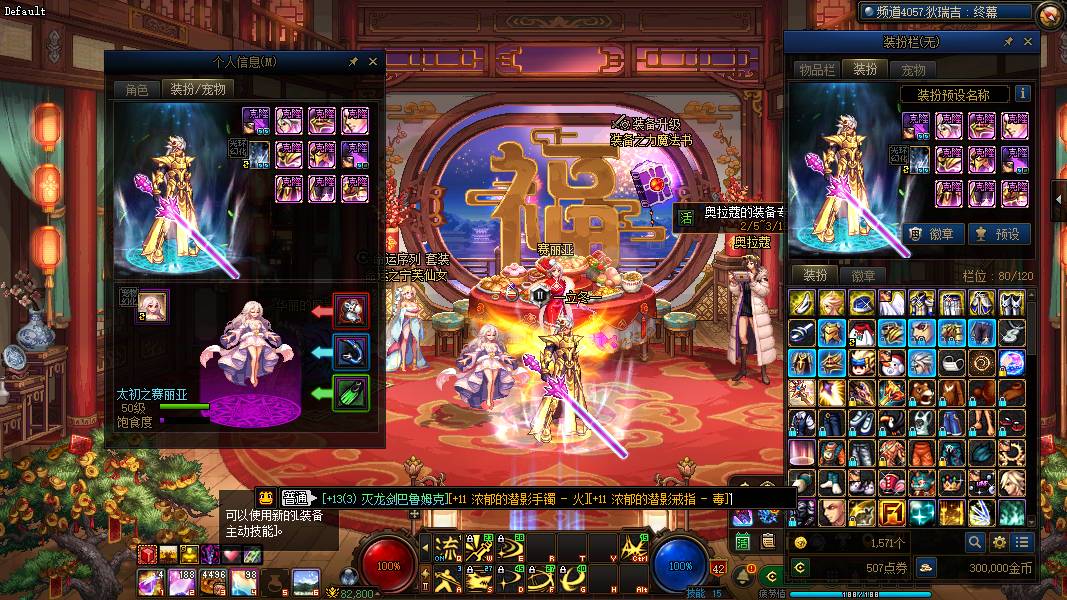This screenshot has width=1067, height=600.
Task: Switch to the 角色 character tab
Action: coord(136,89)
